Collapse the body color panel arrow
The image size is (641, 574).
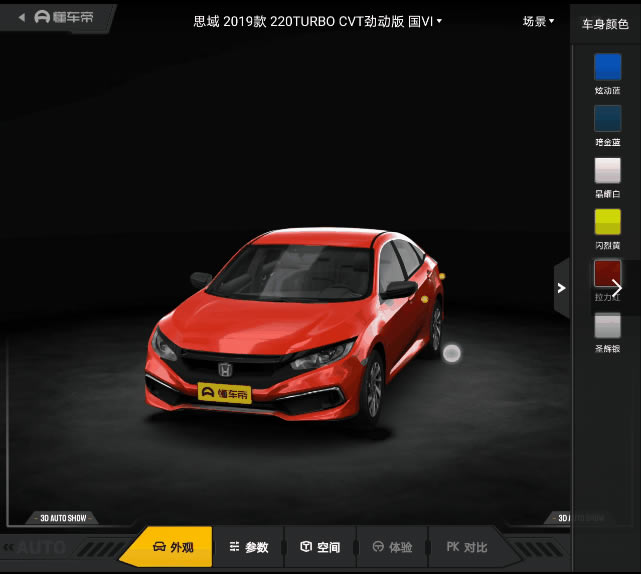coord(562,288)
